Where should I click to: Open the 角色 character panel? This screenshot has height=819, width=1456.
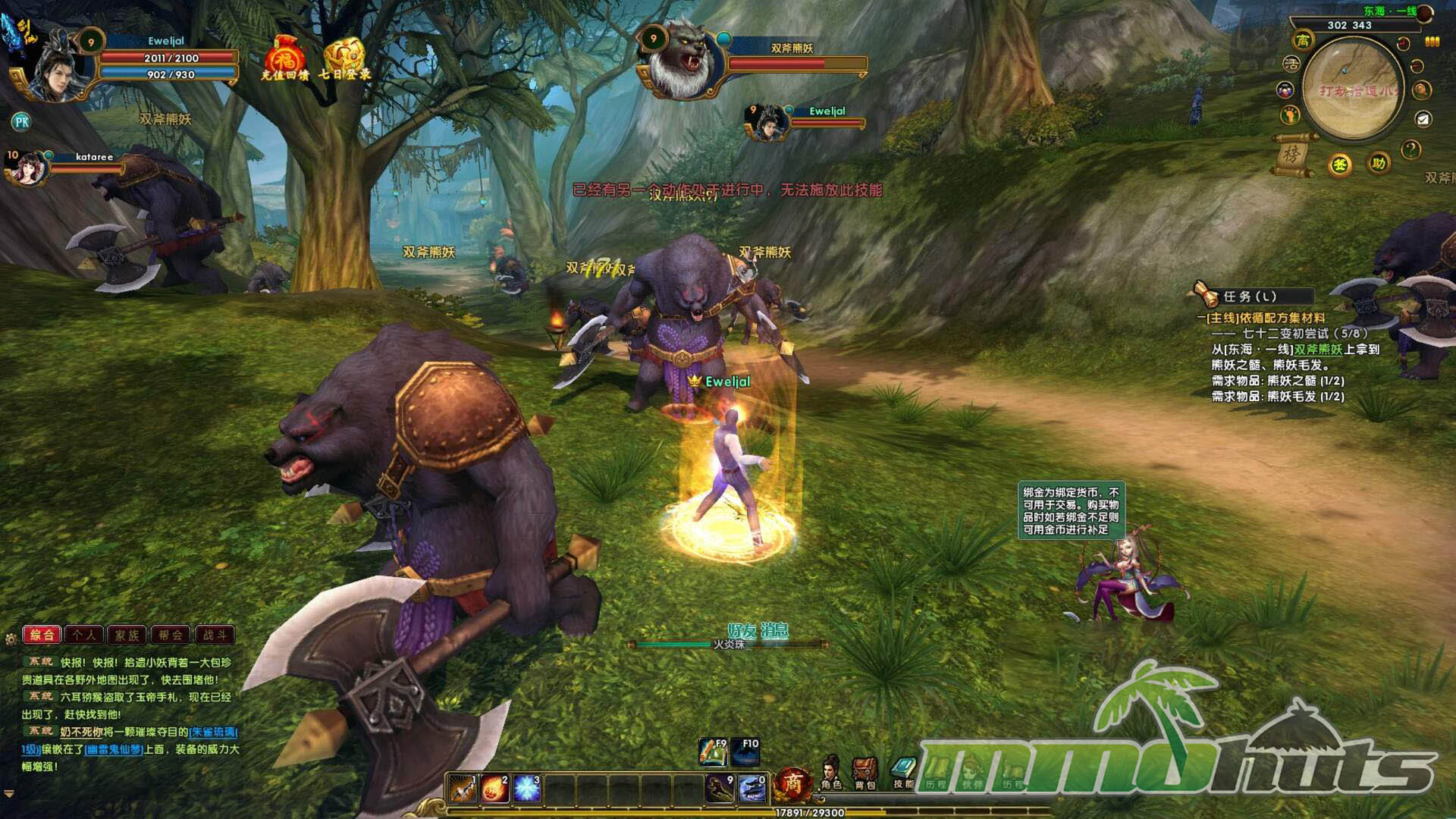pyautogui.click(x=831, y=773)
